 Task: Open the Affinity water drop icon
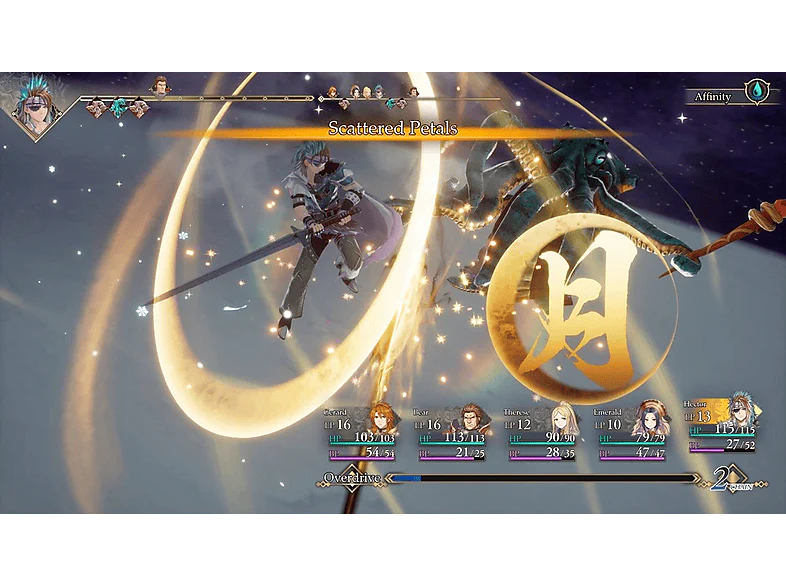tap(757, 92)
